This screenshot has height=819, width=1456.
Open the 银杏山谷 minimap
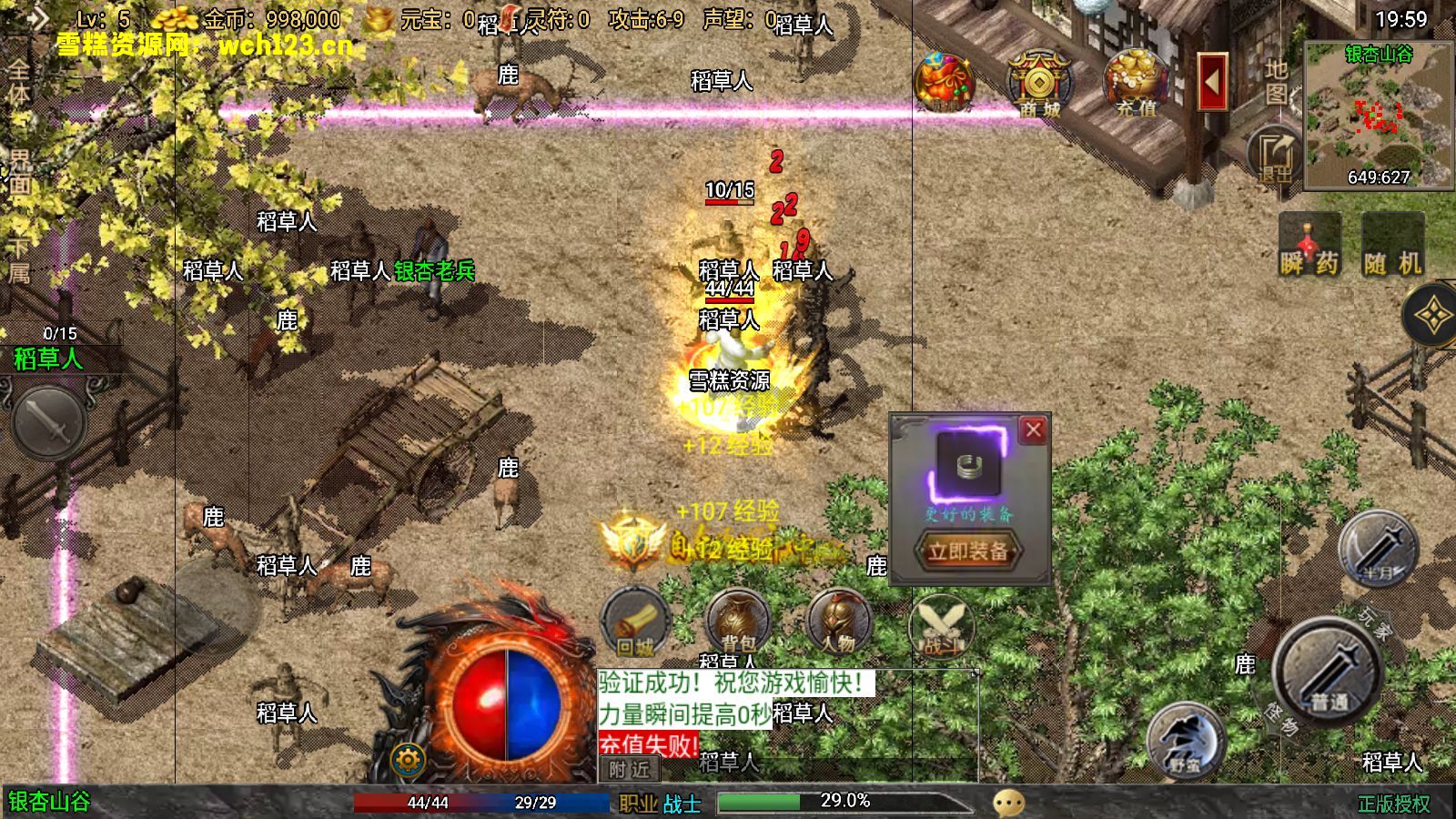[1378, 114]
